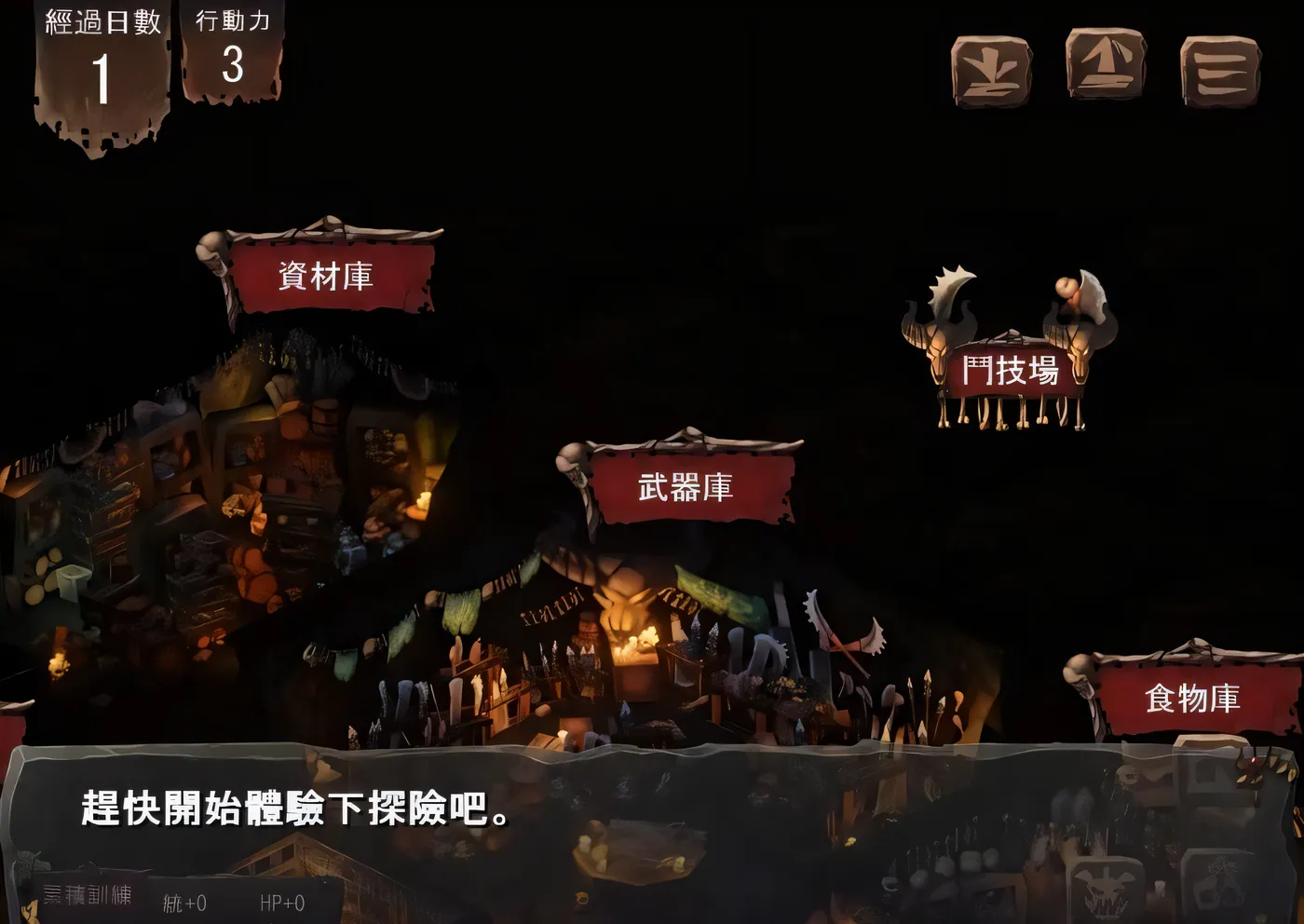Open the 資材庫 (materials depot) sign

point(328,276)
